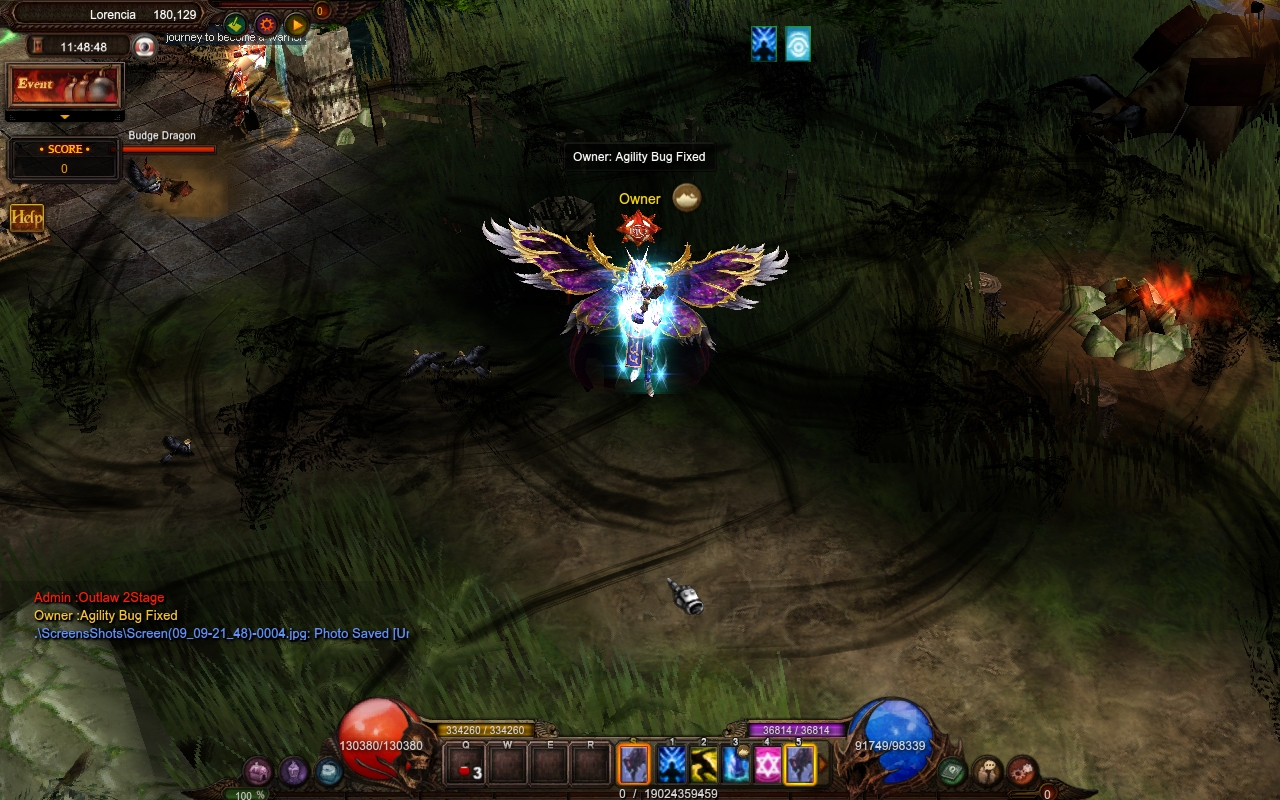Expand the arrow below the Event banner
Screen dimensions: 1280x800
pyautogui.click(x=65, y=116)
